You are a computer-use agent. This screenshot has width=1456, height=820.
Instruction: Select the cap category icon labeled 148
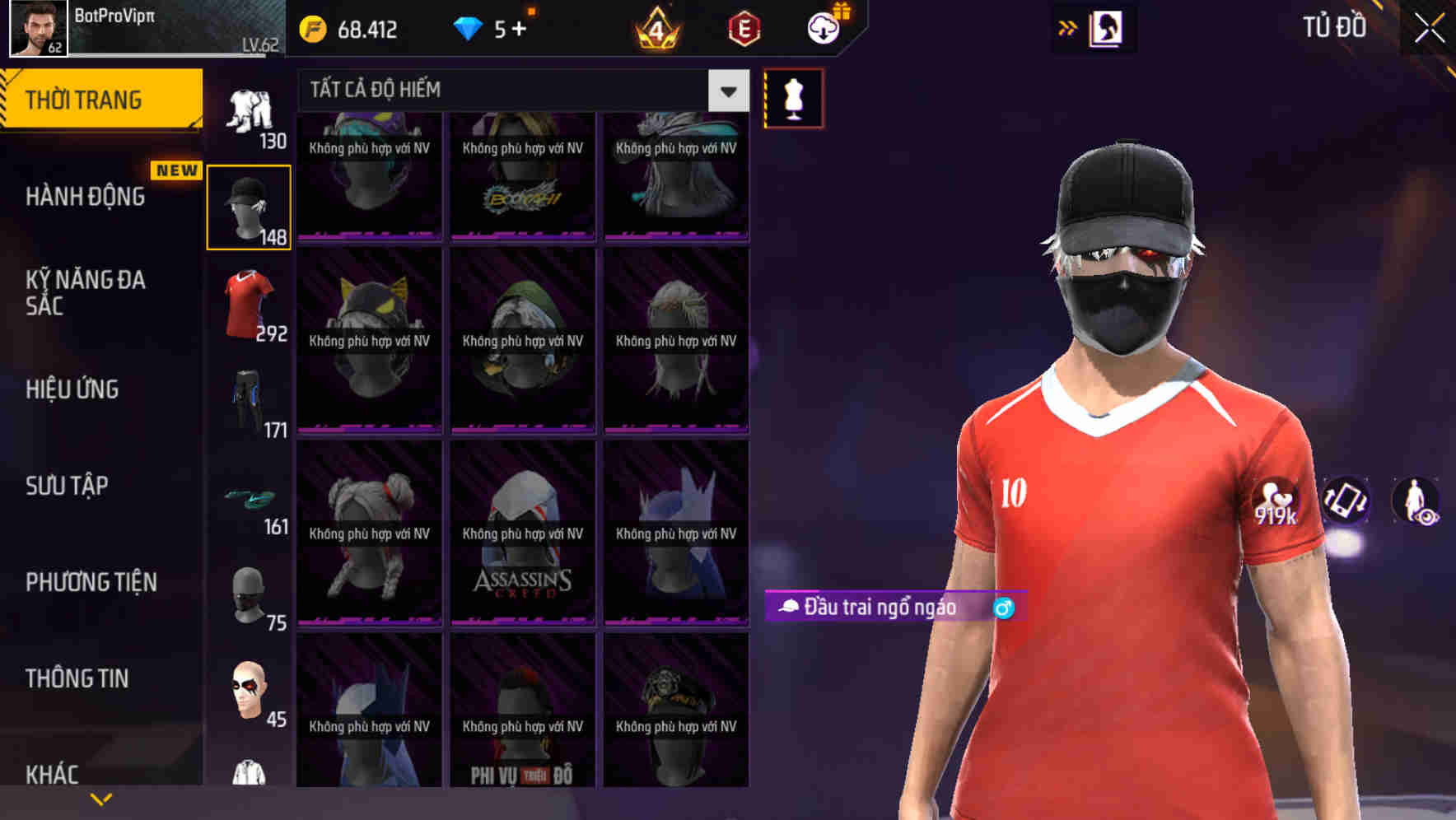click(x=249, y=207)
